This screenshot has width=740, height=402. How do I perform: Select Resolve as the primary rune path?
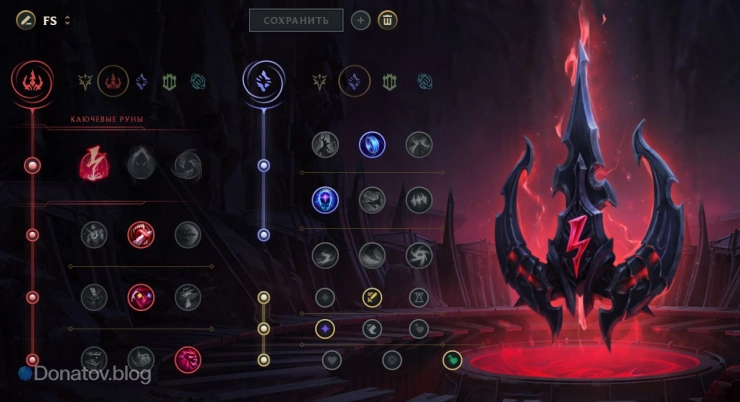[168, 81]
